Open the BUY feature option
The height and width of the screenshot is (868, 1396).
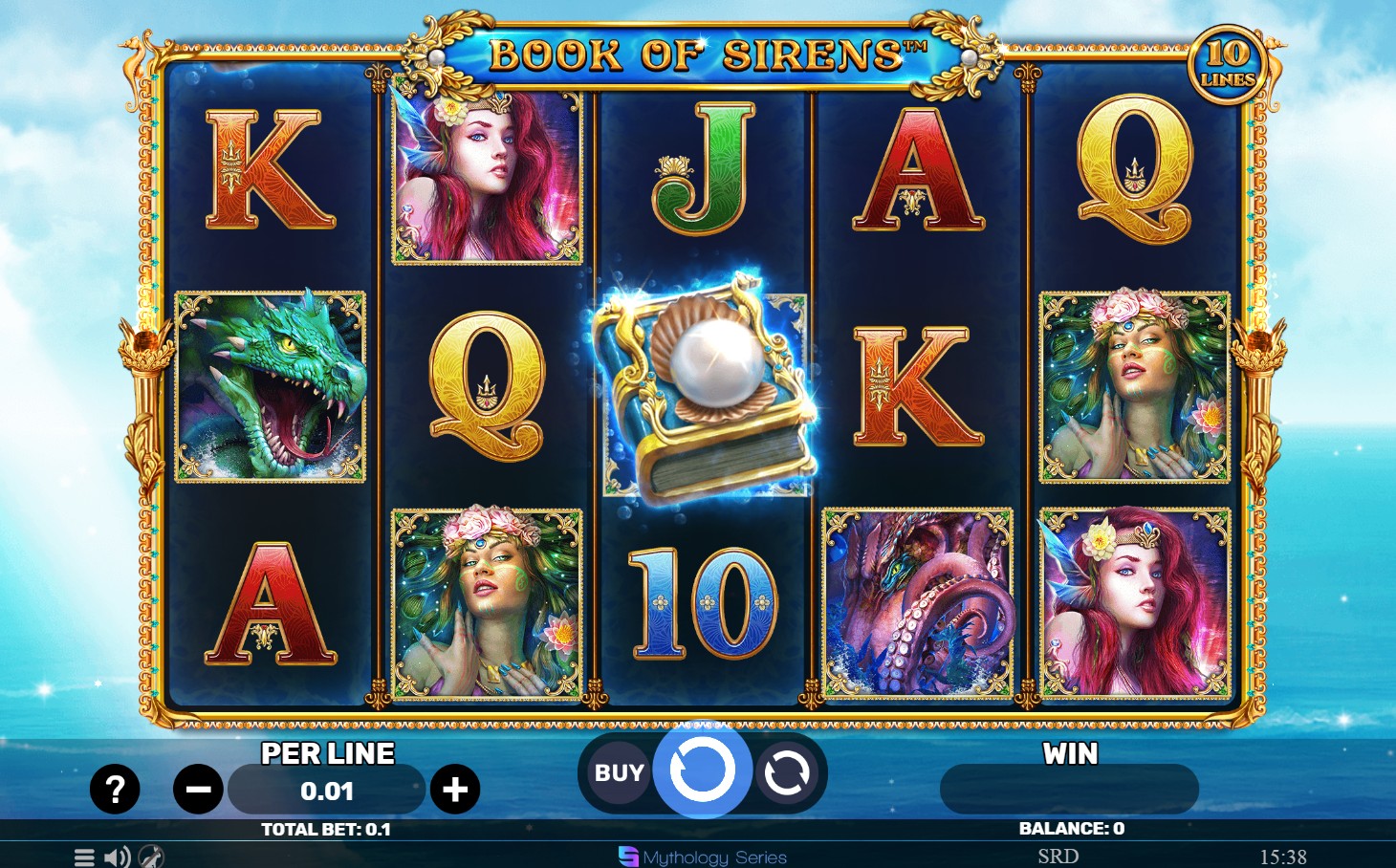click(x=619, y=772)
